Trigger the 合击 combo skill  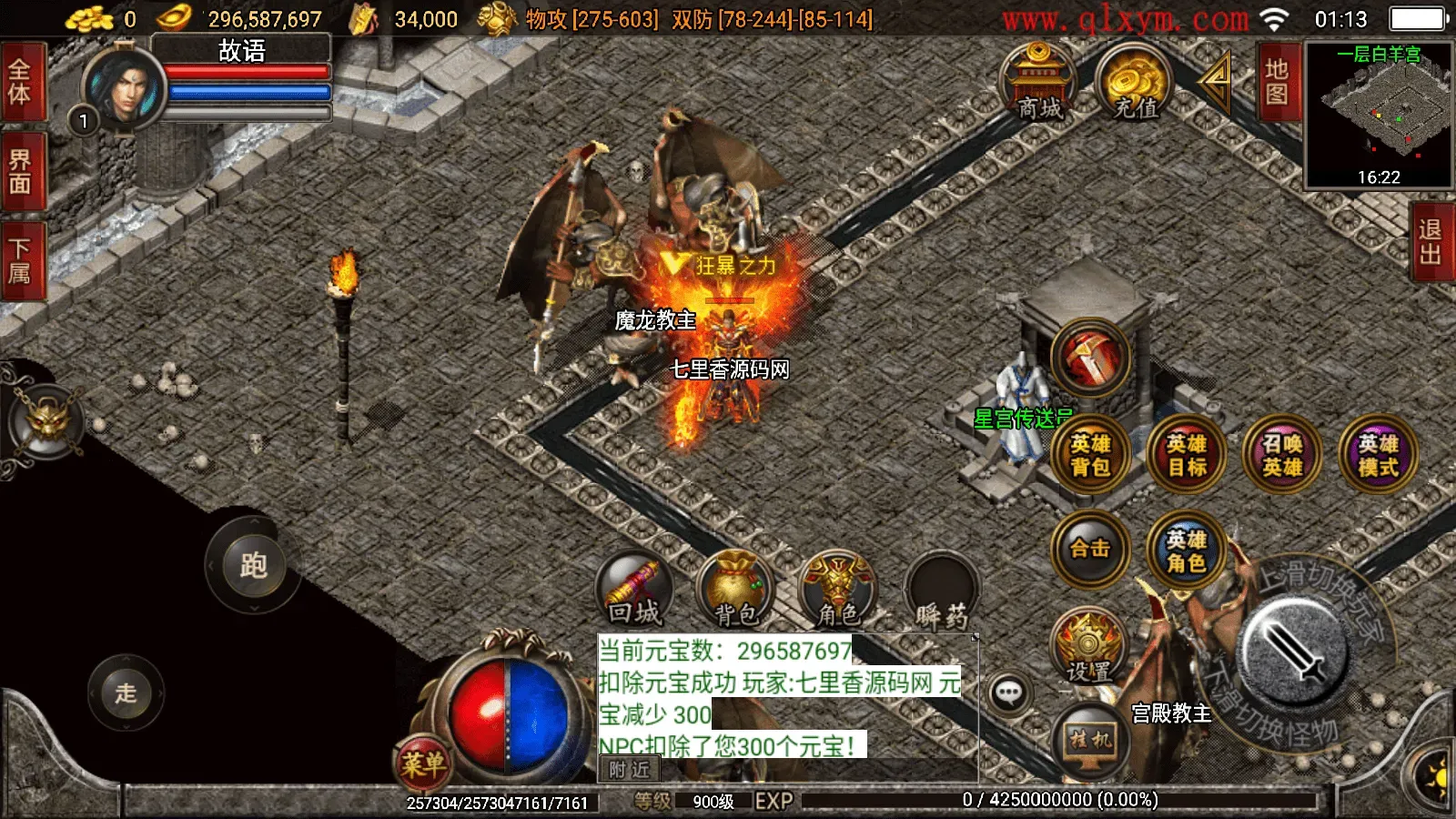tap(1090, 552)
